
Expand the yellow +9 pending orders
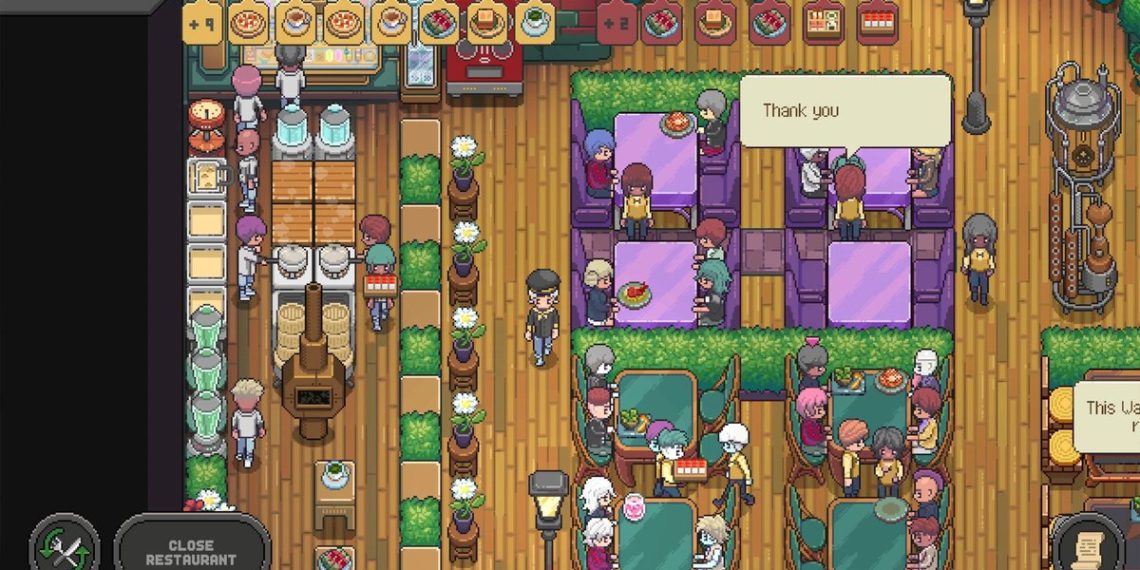click(202, 22)
